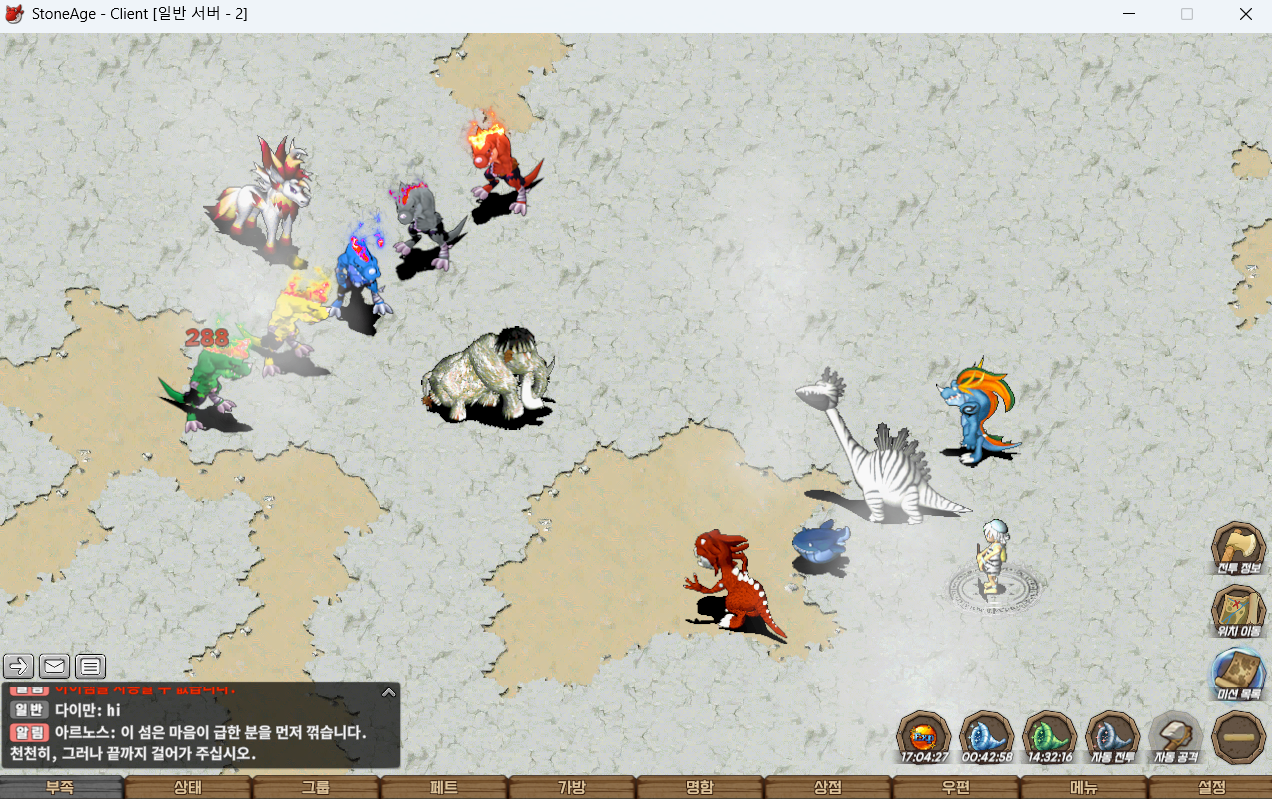
Task: Open the 상점 (shop) menu
Action: pos(828,788)
